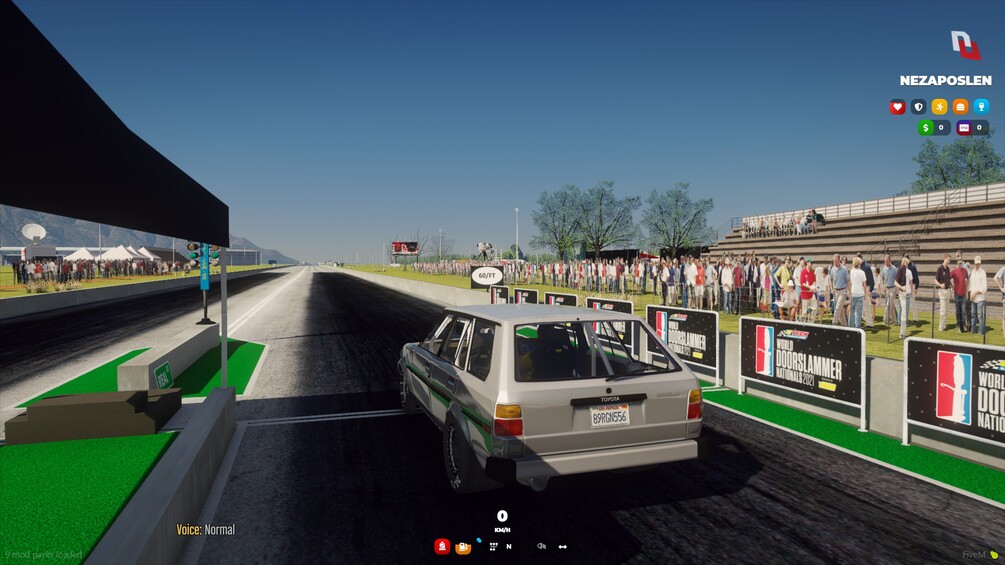The width and height of the screenshot is (1005, 565).
Task: Open the green dollar cash icon
Action: (926, 128)
